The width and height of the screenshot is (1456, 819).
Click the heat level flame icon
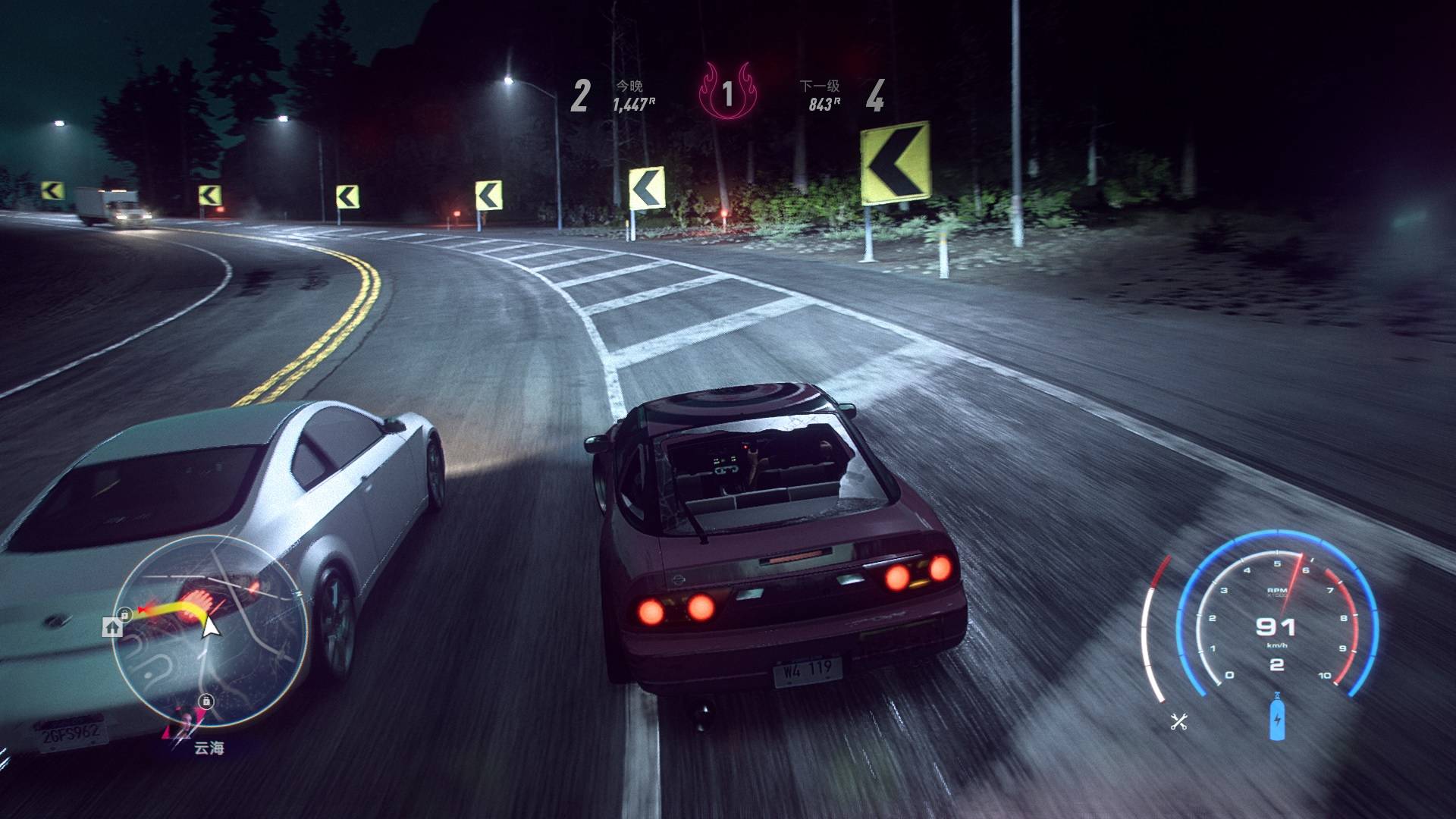click(727, 93)
